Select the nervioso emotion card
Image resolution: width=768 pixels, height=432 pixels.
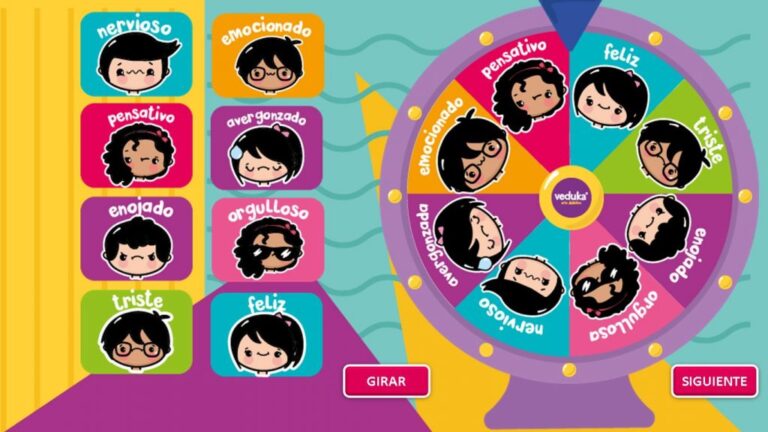(x=137, y=54)
